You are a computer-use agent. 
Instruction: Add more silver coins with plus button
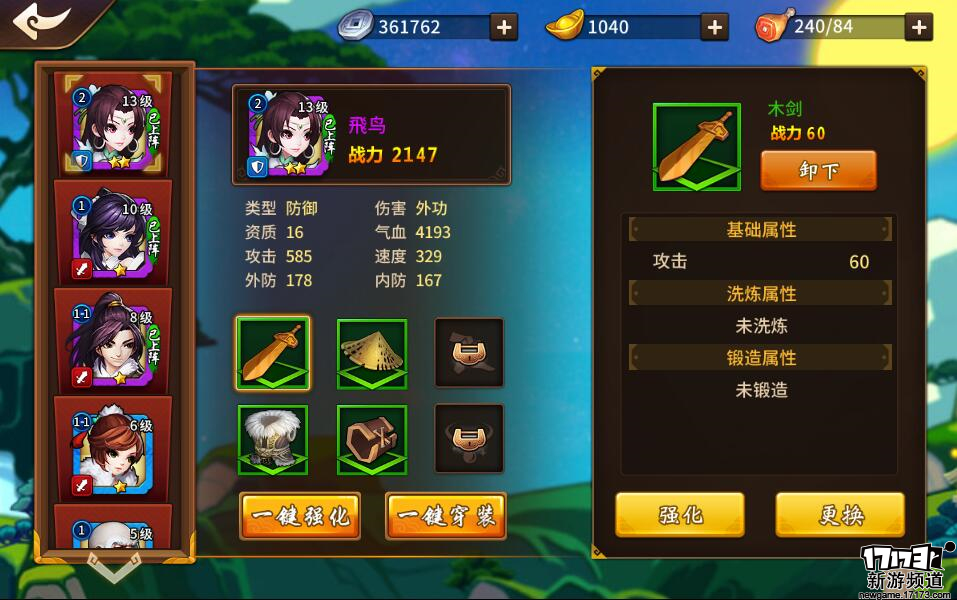coord(504,27)
